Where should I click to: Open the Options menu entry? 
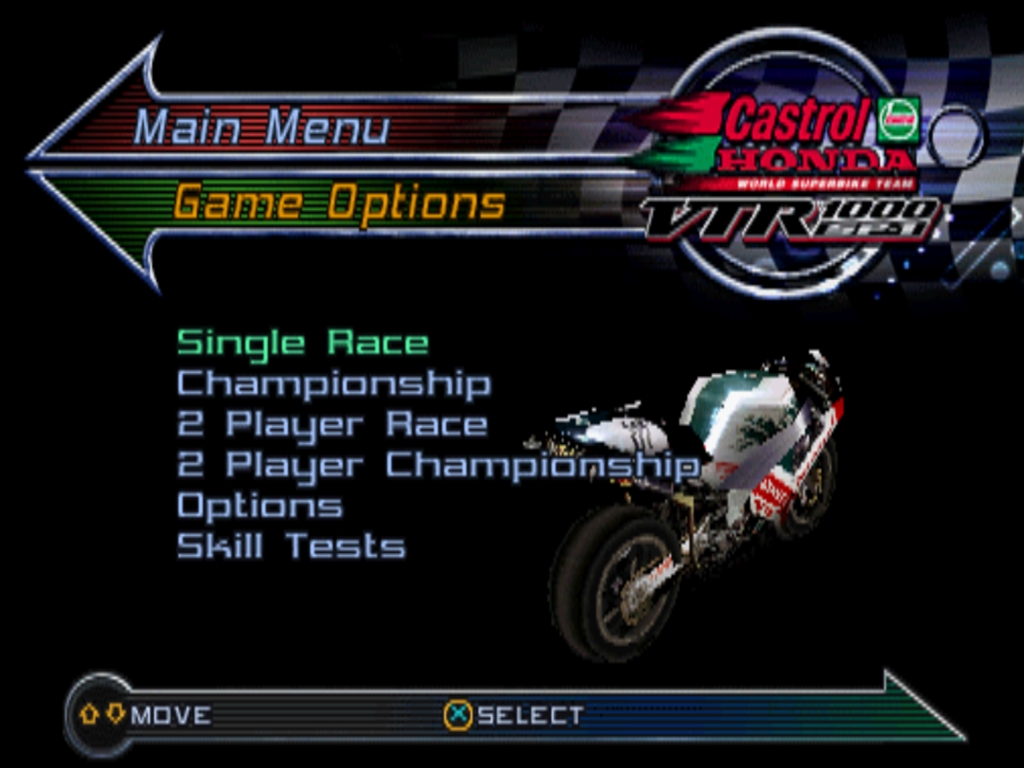point(259,506)
